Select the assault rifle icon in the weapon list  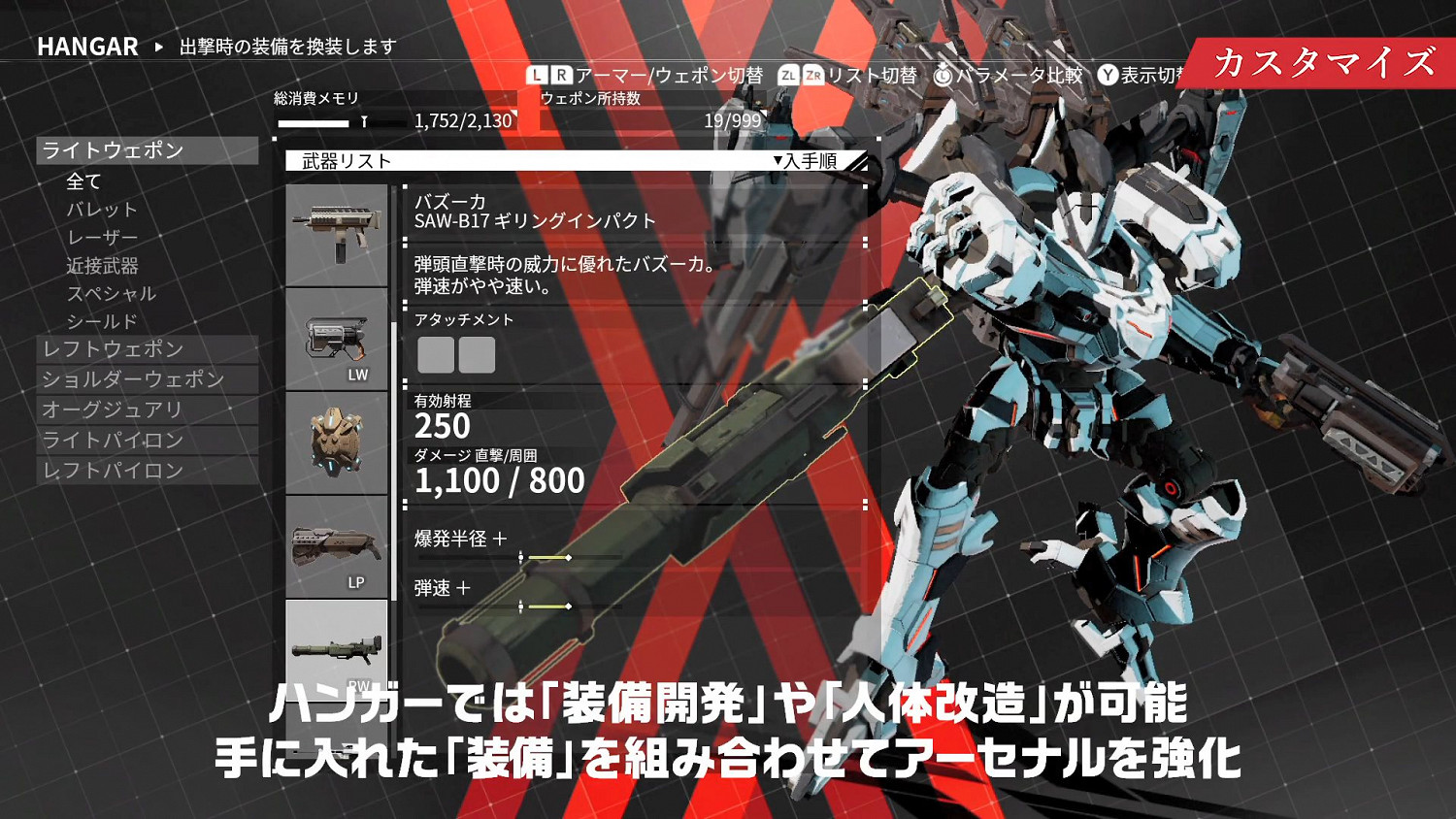[x=335, y=233]
